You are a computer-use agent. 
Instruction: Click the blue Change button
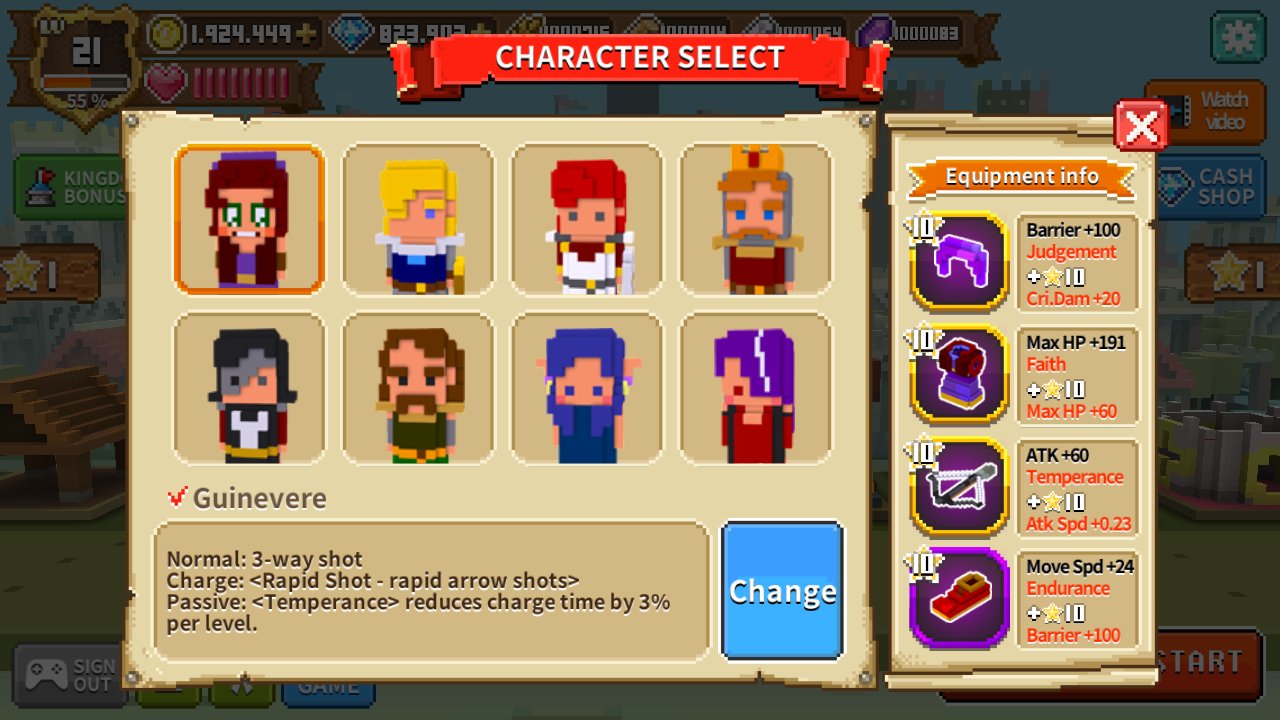tap(782, 591)
